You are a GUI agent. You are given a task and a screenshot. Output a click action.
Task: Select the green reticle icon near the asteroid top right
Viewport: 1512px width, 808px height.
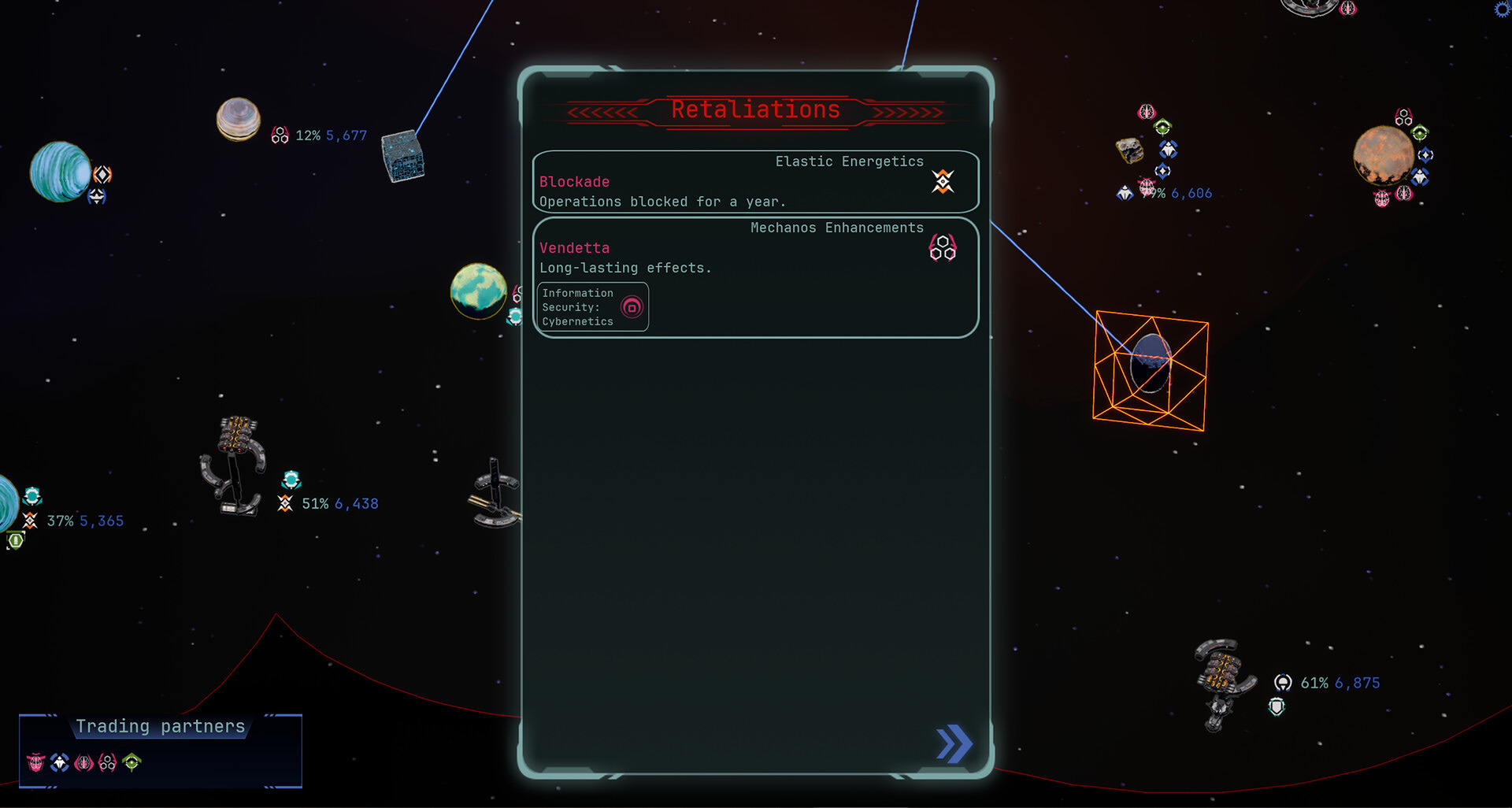click(x=1163, y=127)
